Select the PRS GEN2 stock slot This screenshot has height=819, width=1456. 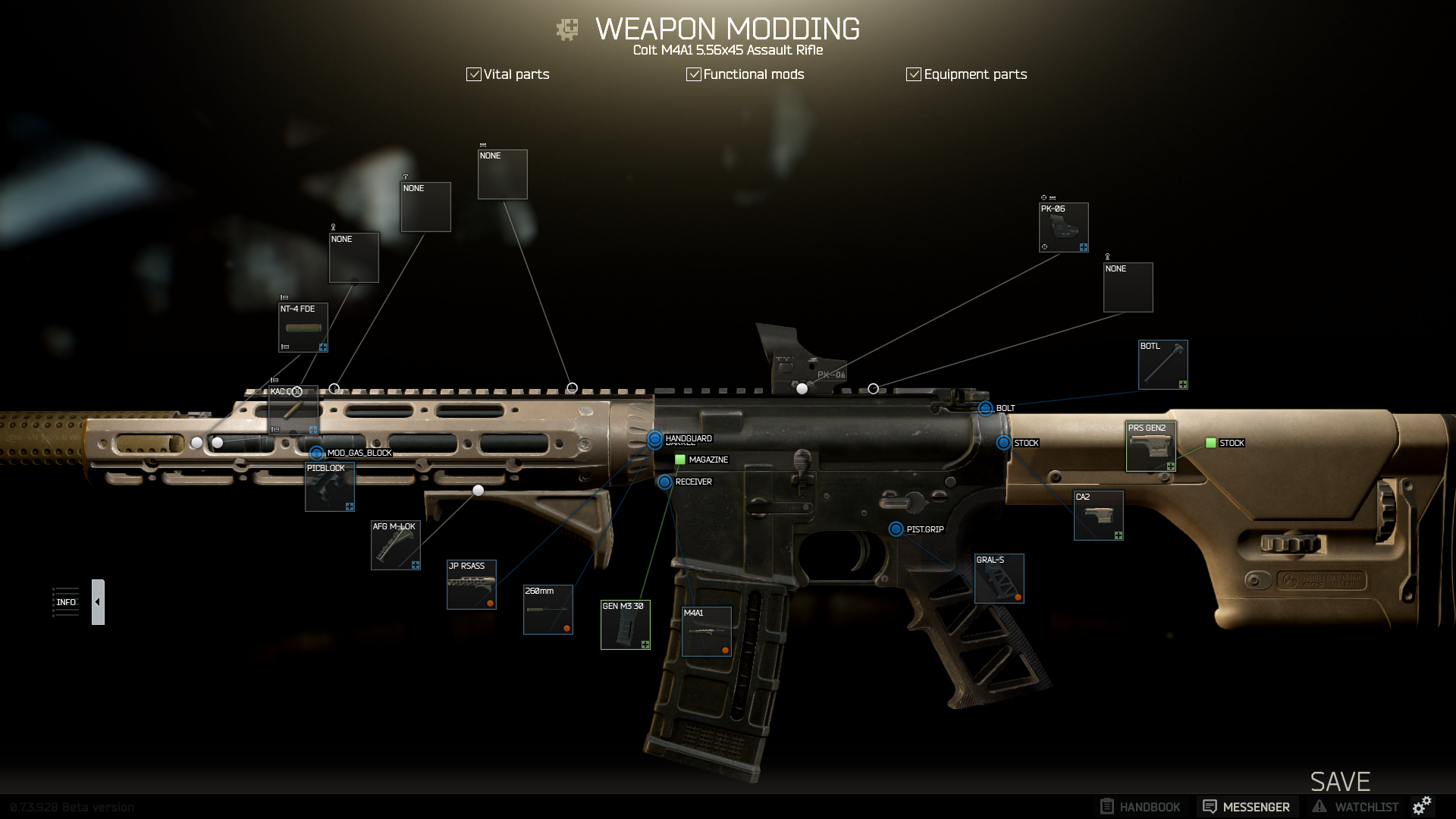coord(1150,447)
